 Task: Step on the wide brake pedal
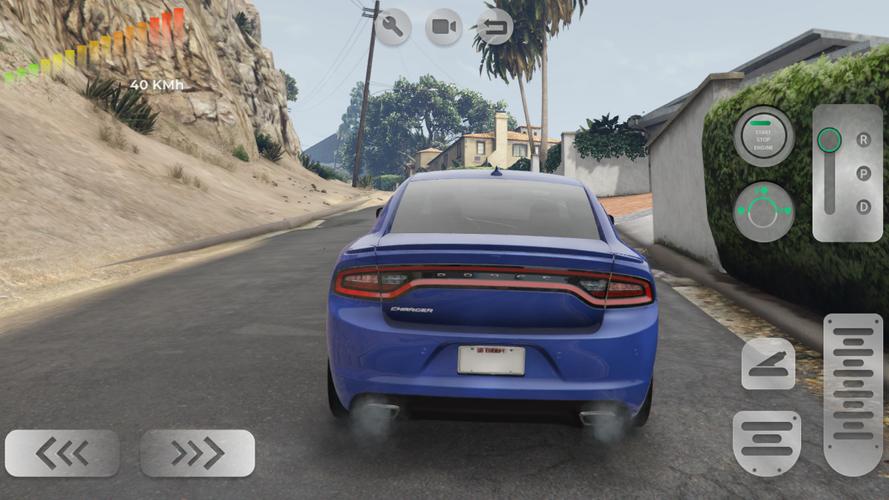(766, 442)
